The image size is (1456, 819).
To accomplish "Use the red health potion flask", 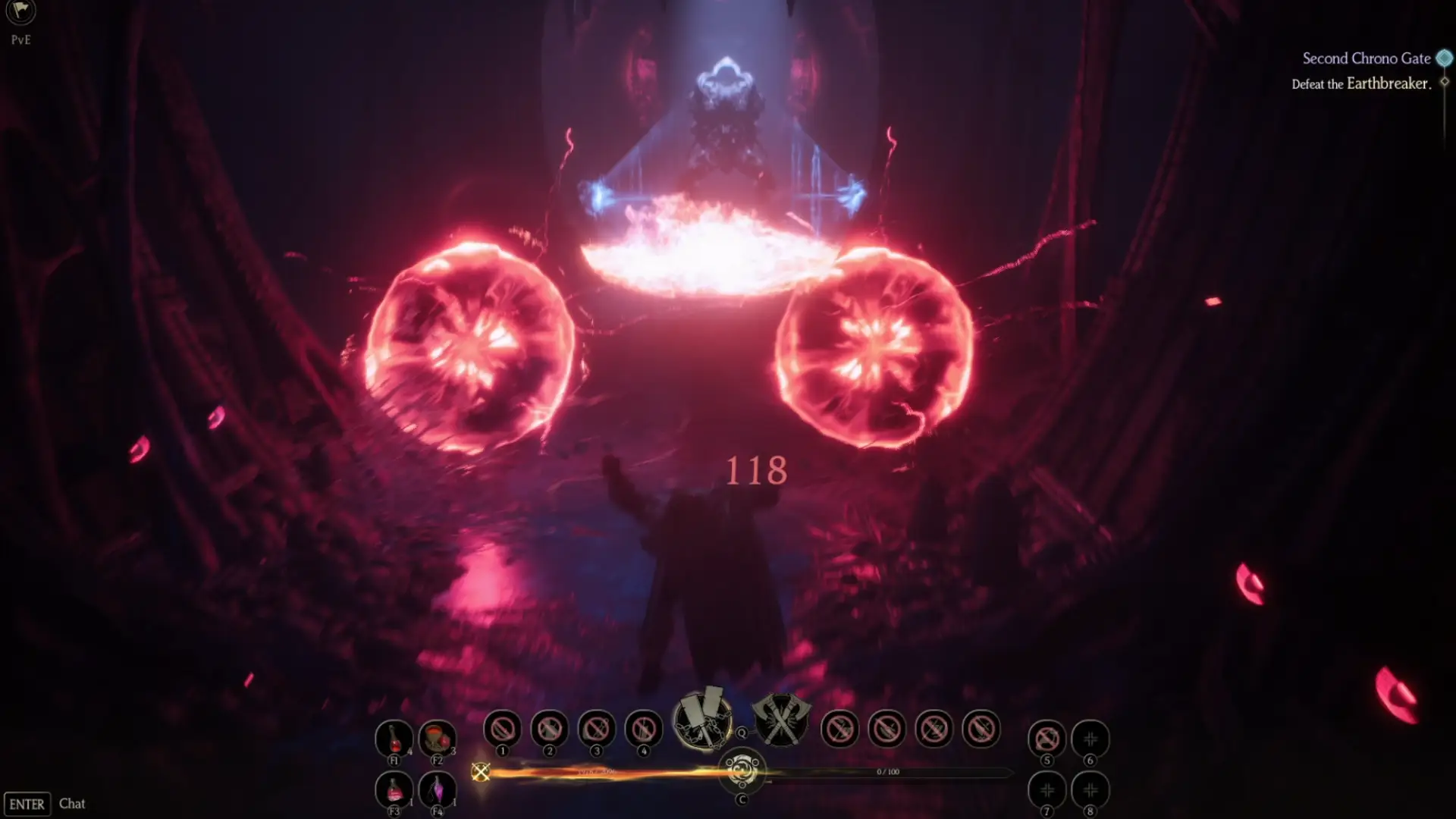I will click(394, 737).
